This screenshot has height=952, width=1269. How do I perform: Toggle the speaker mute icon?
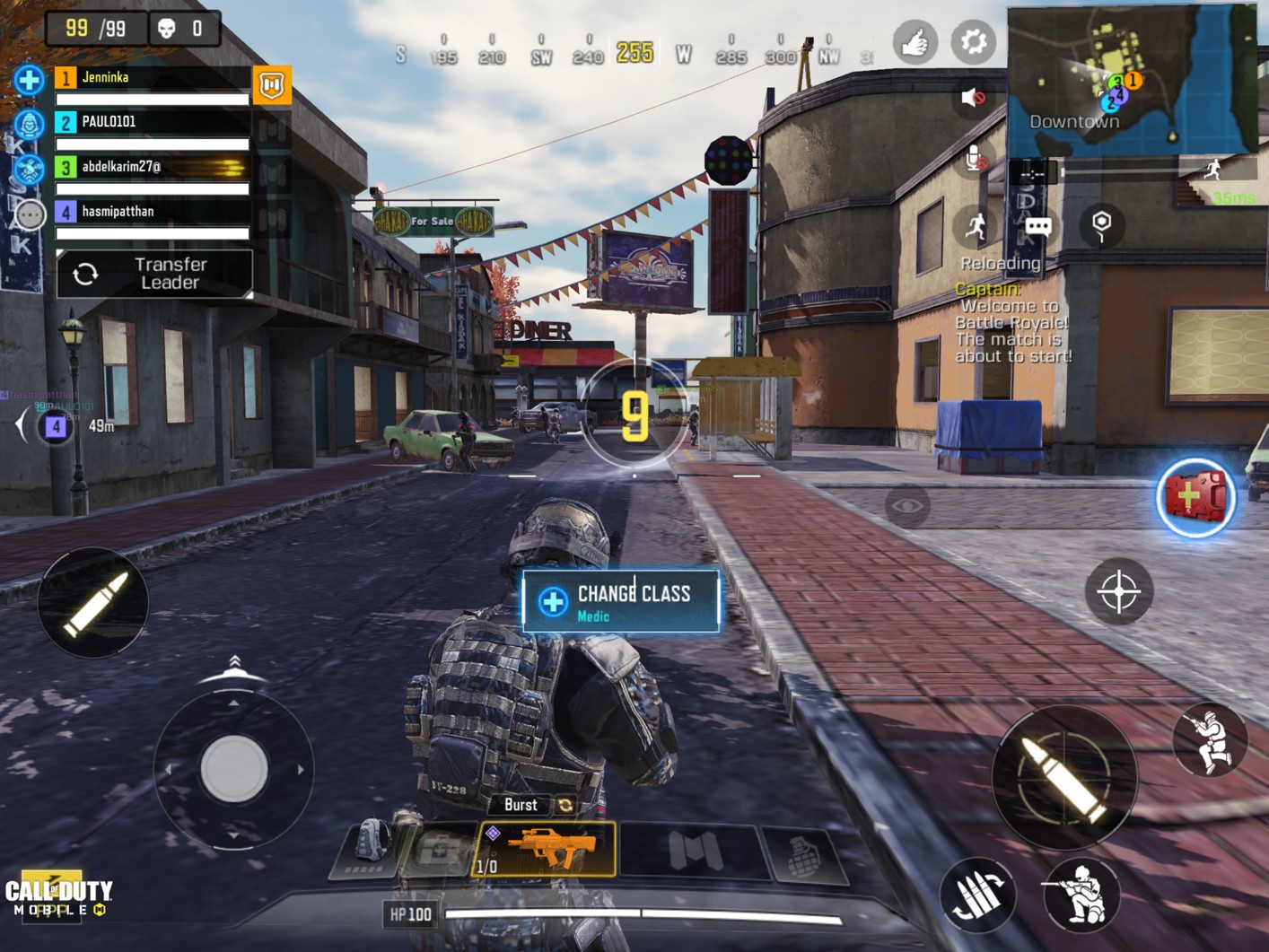pos(972,97)
